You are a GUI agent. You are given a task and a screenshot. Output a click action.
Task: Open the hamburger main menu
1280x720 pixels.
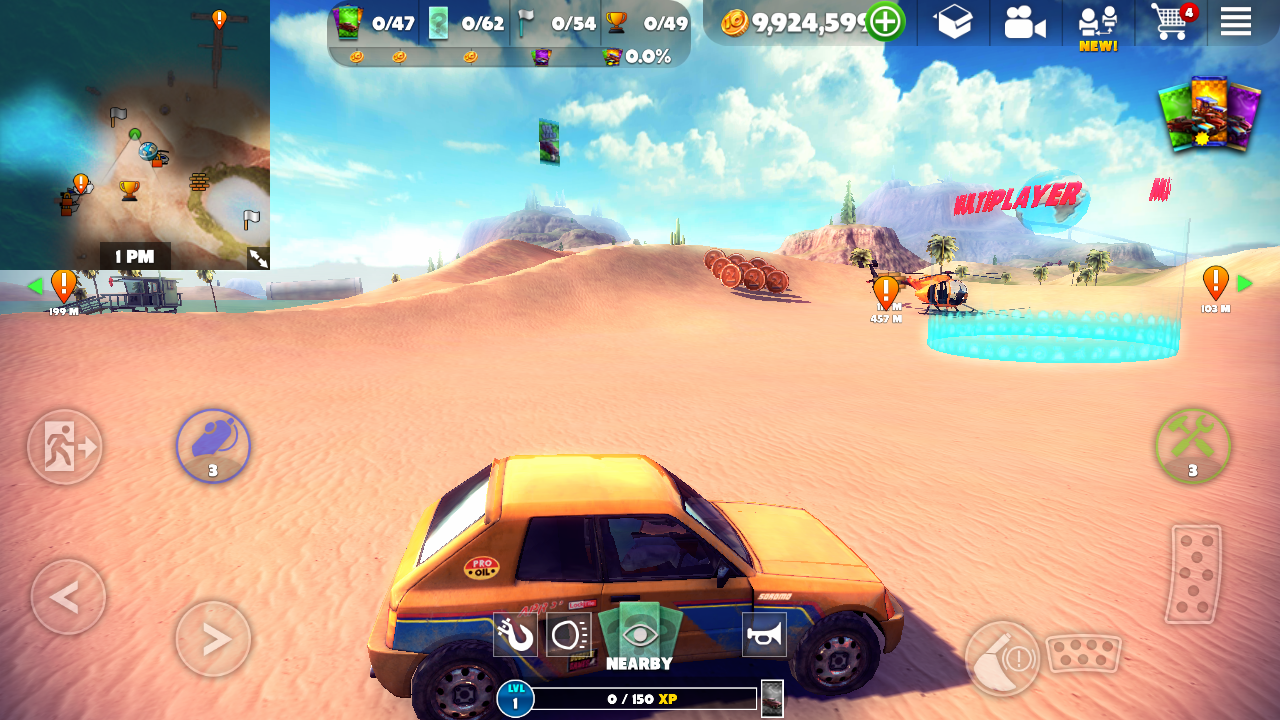point(1235,22)
